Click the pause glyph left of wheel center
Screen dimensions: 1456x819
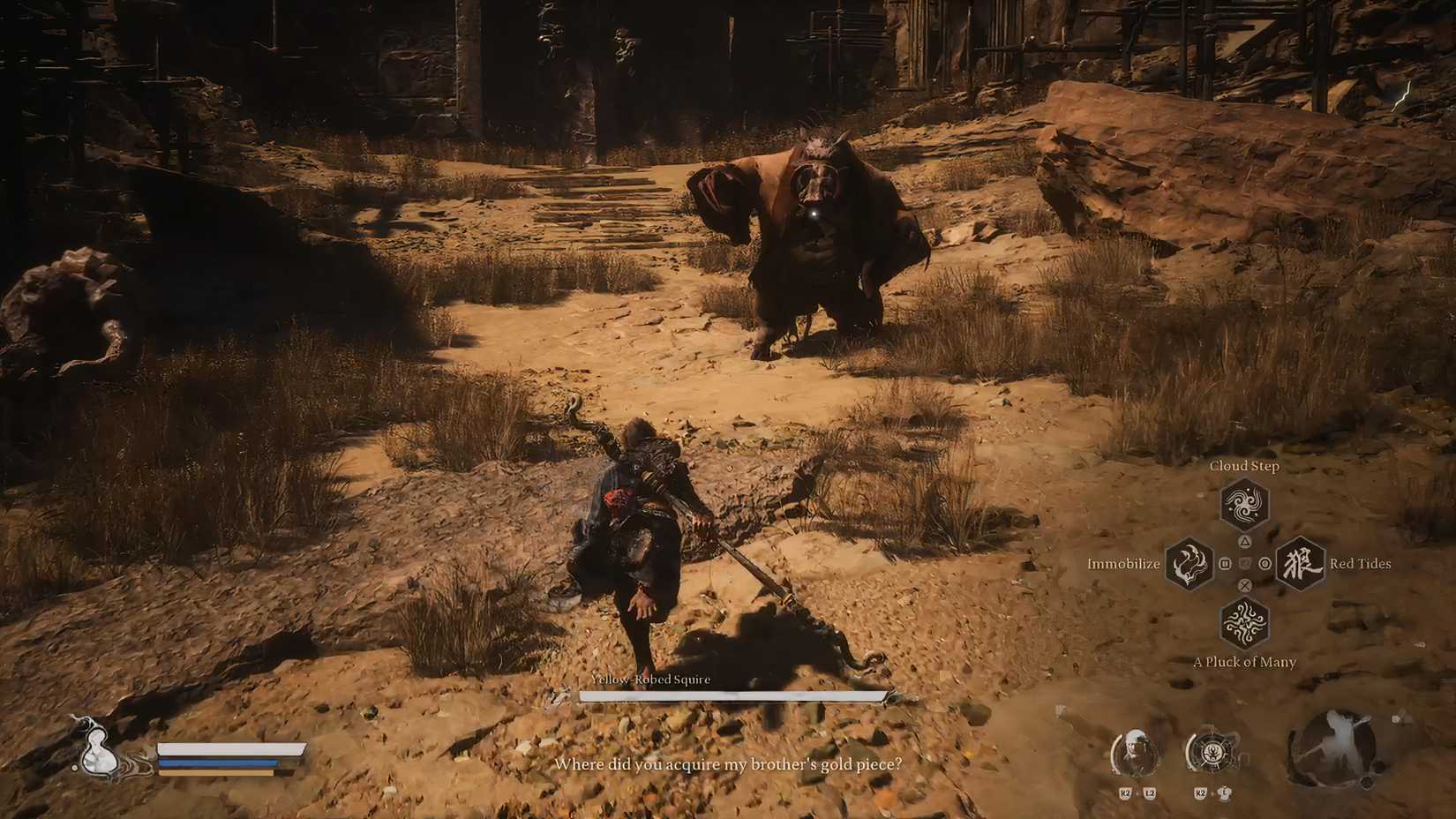[x=1226, y=563]
